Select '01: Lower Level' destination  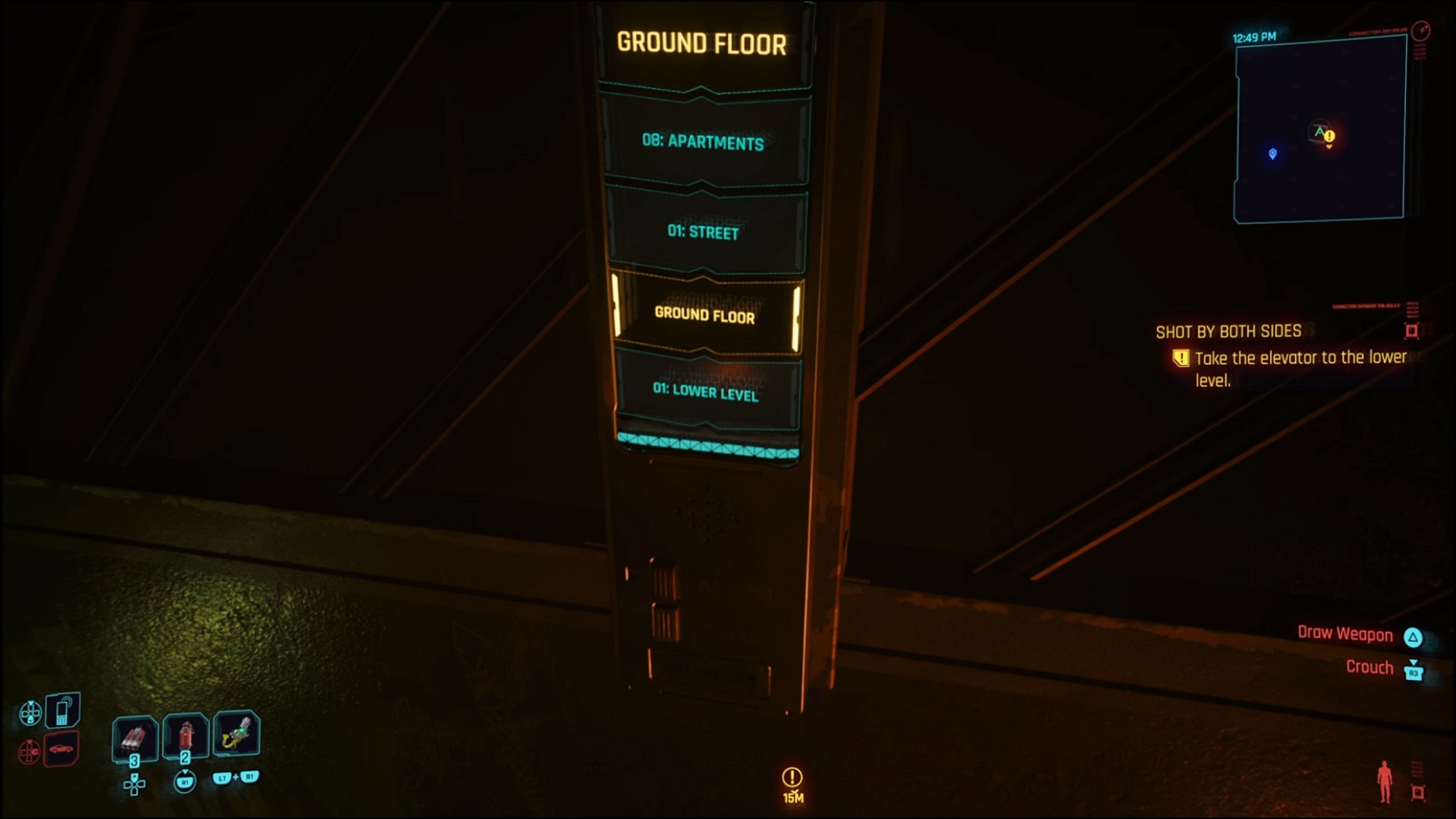click(x=706, y=394)
